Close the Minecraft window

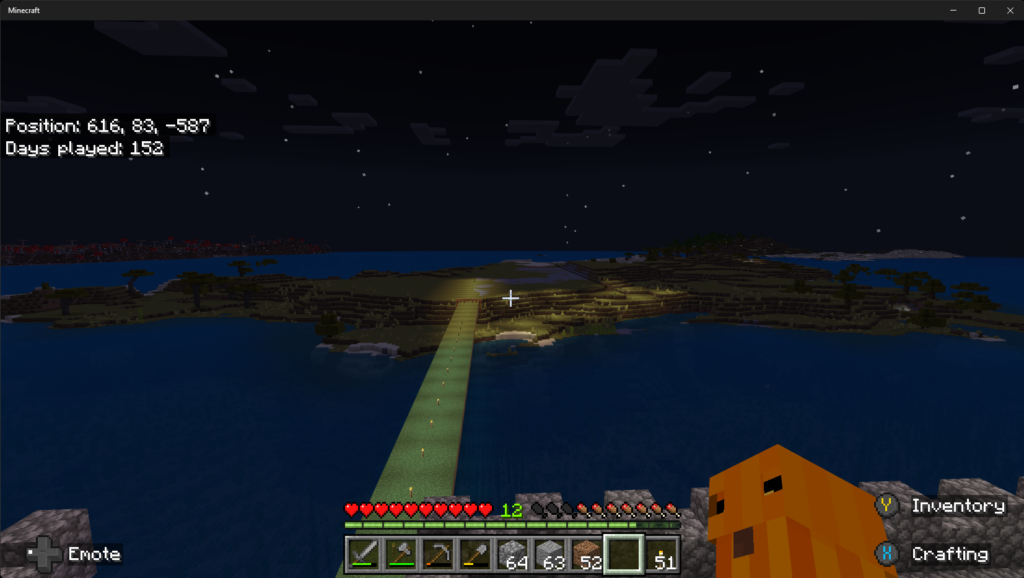point(1007,10)
